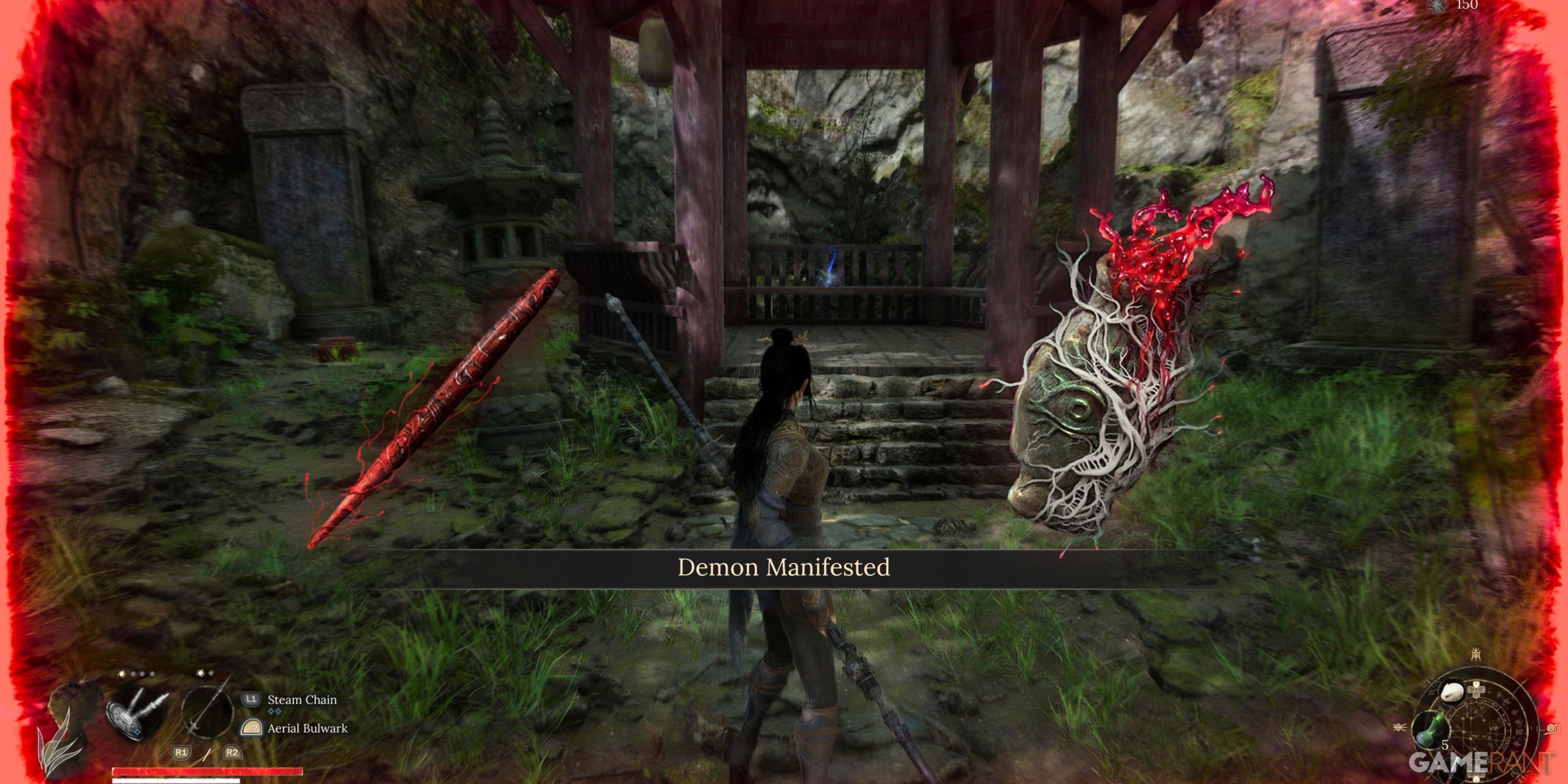Activate the Steam Chain skill
This screenshot has height=784, width=1568.
click(301, 699)
